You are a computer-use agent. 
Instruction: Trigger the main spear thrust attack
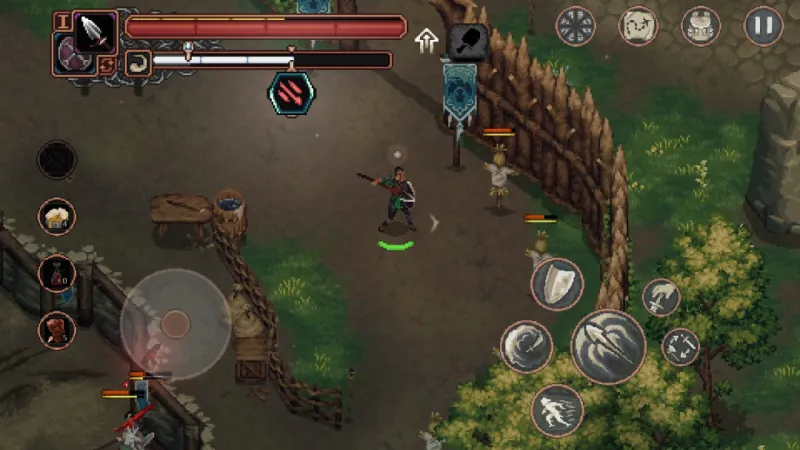coord(608,347)
